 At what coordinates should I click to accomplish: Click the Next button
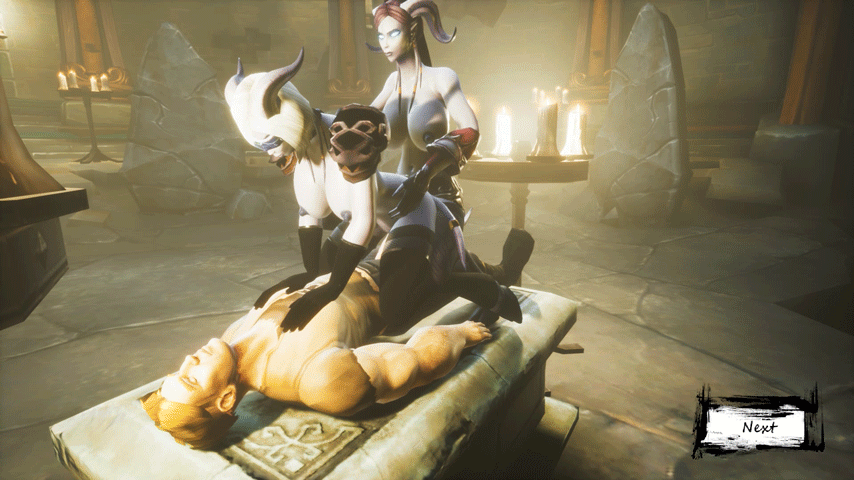pos(759,426)
